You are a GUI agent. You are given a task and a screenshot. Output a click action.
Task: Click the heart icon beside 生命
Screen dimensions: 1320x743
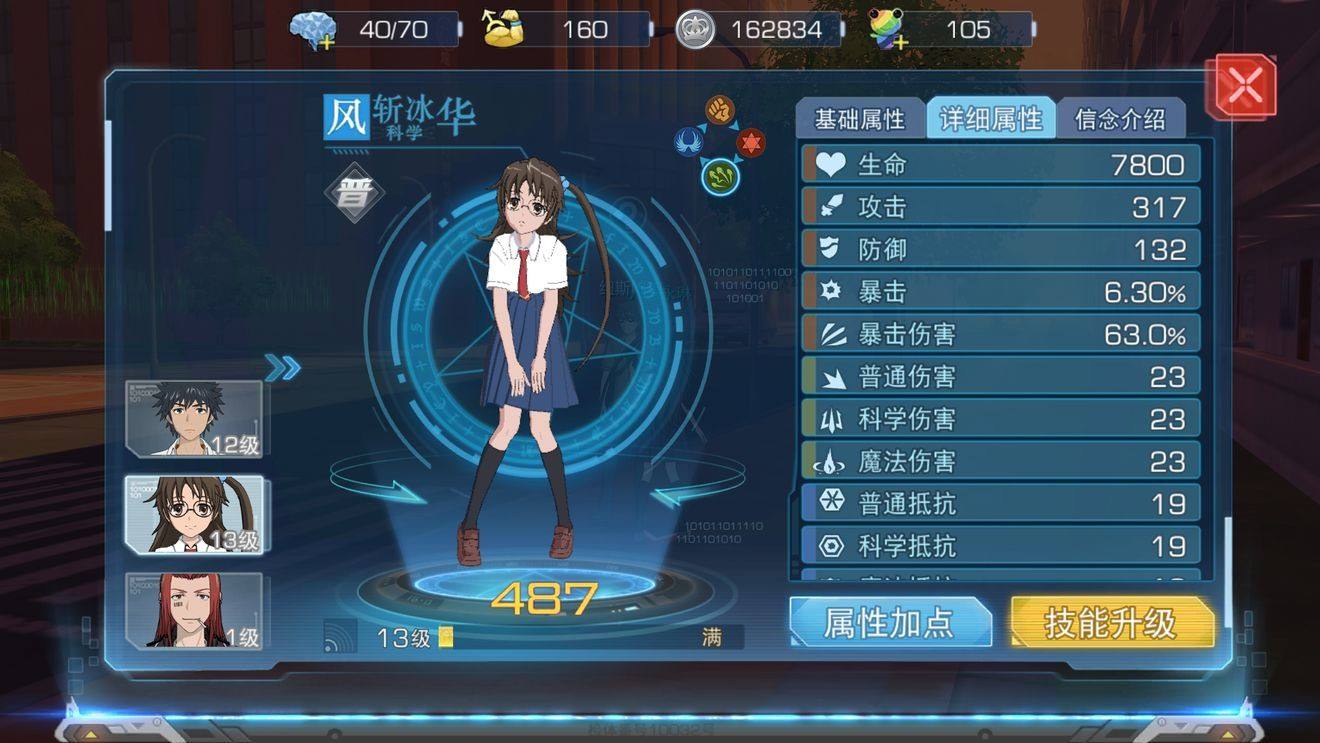point(830,164)
